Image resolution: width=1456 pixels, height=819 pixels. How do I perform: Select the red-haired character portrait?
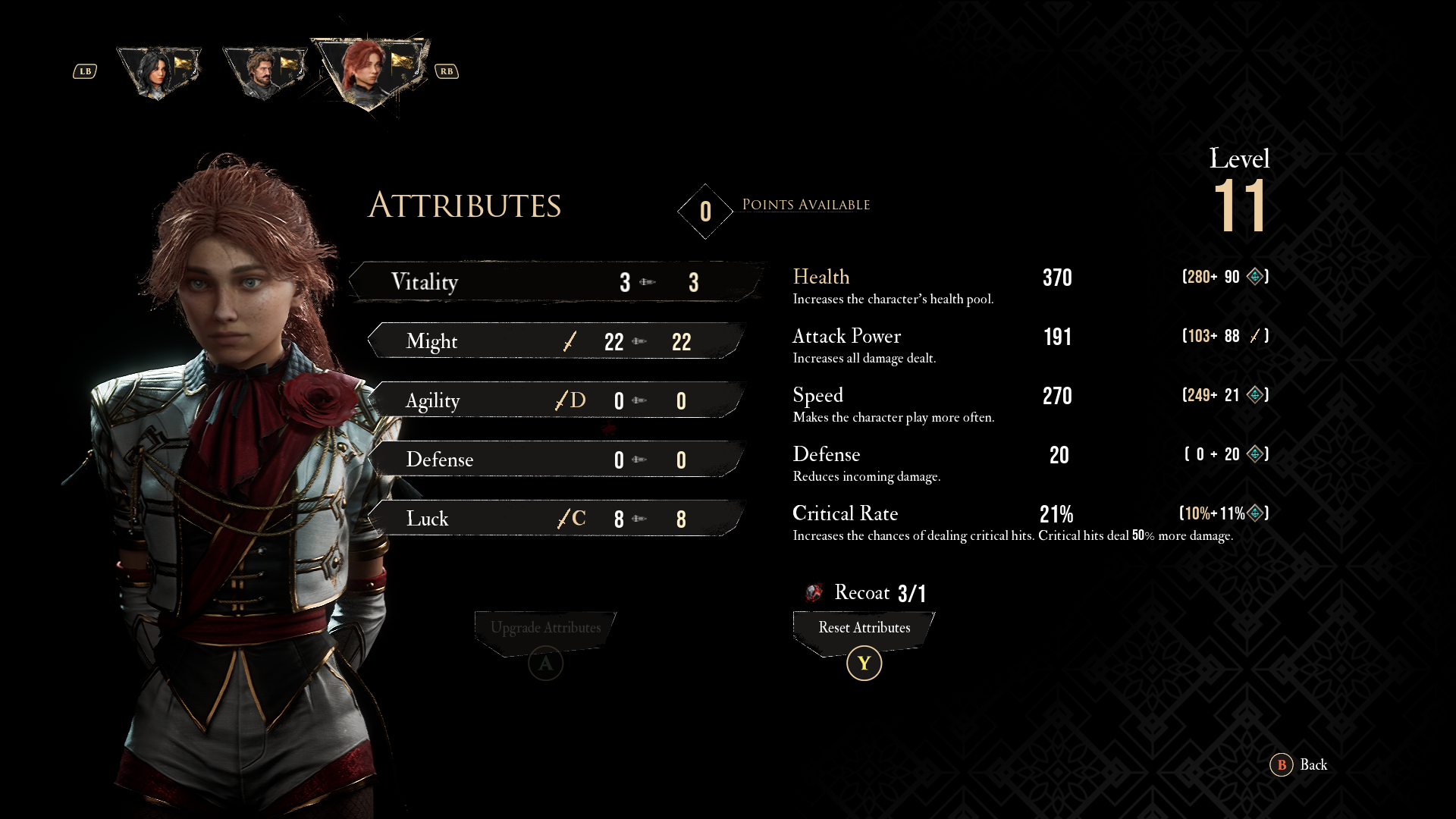click(371, 72)
